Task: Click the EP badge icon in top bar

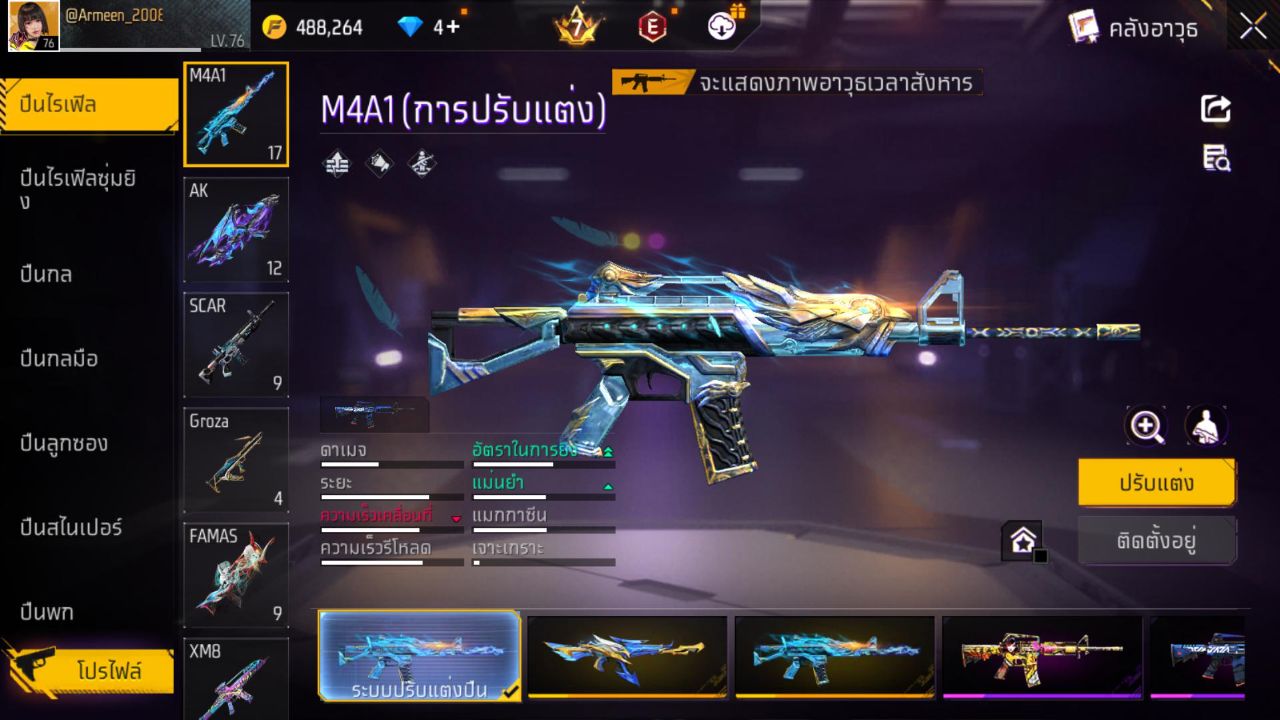Action: point(652,27)
